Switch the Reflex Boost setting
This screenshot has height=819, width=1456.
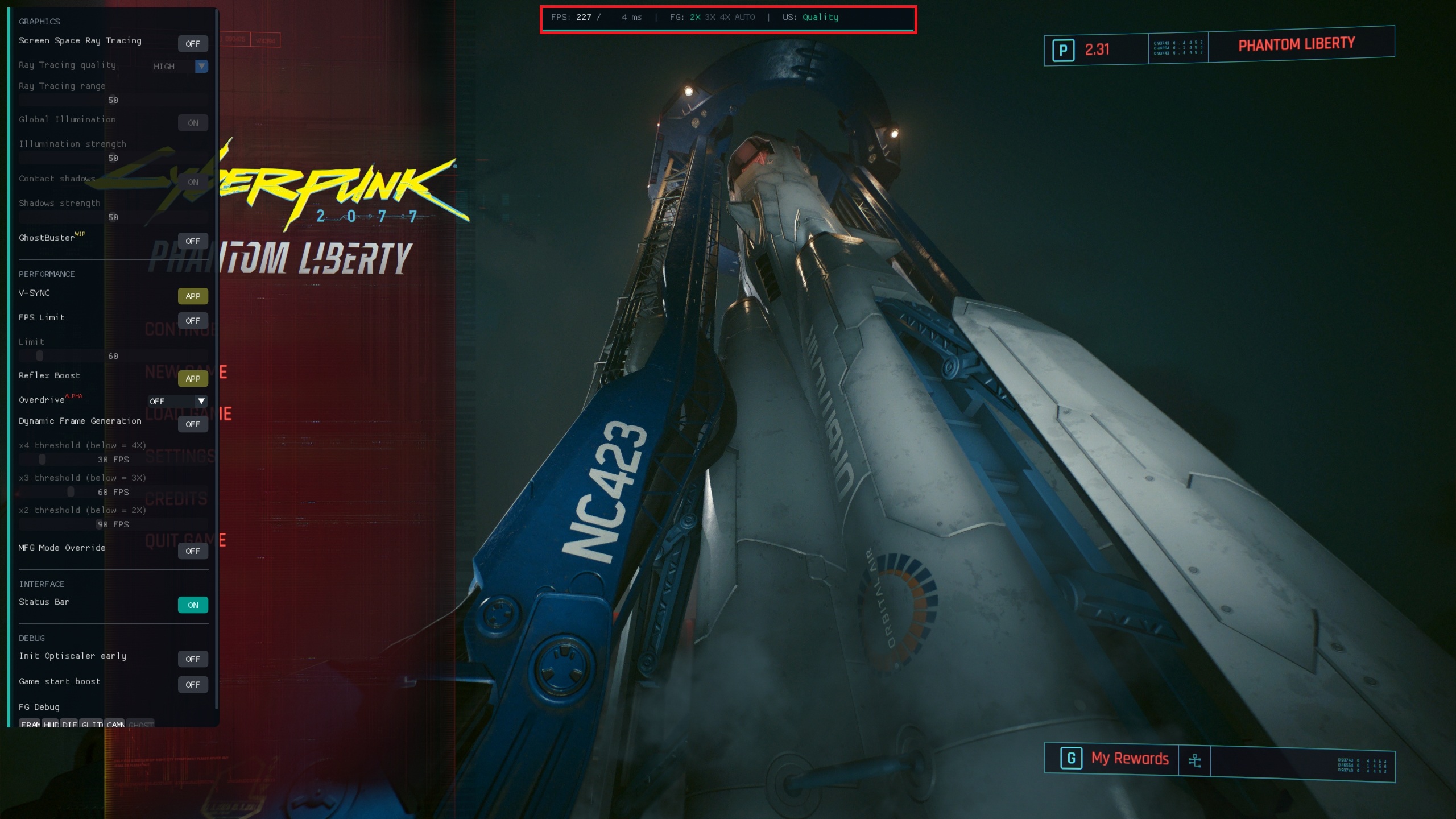193,378
